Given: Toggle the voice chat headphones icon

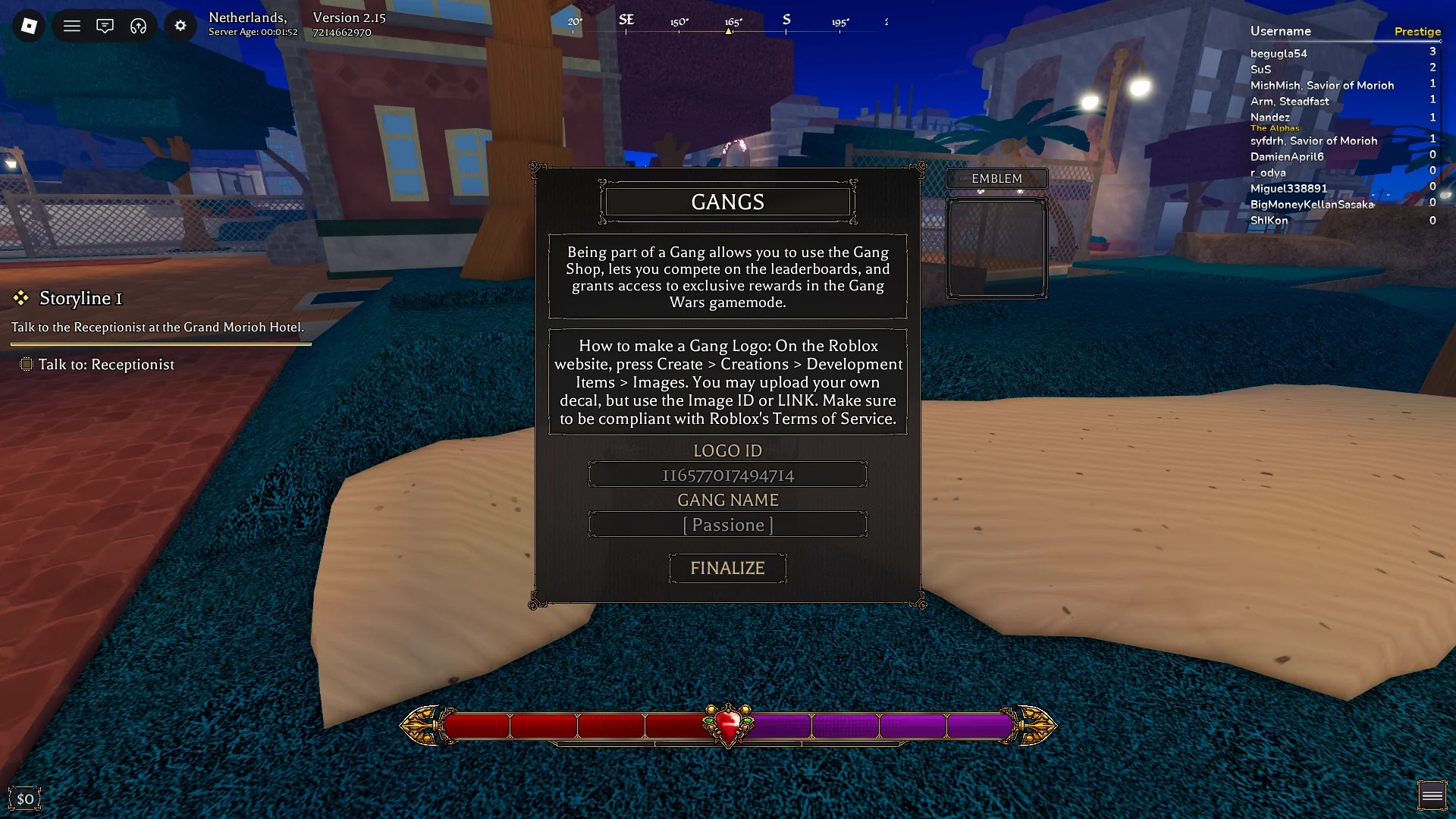Looking at the screenshot, I should 137,25.
